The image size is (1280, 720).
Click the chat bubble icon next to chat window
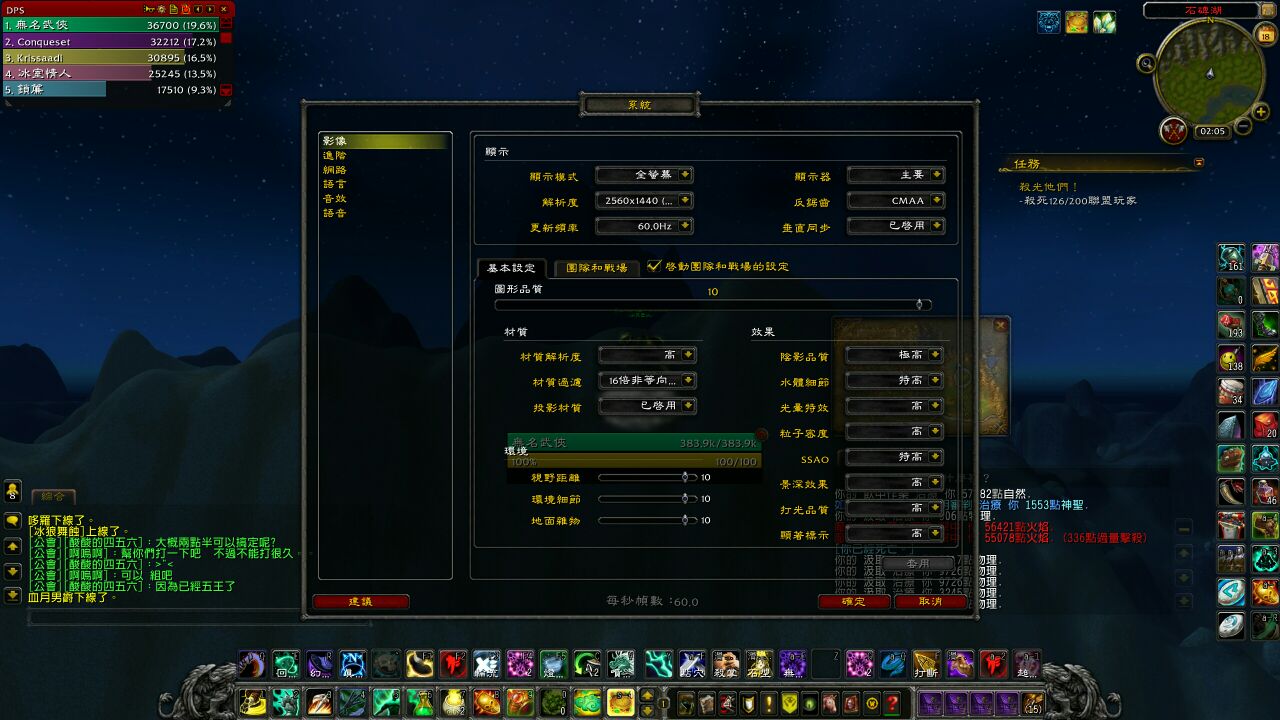(12, 520)
